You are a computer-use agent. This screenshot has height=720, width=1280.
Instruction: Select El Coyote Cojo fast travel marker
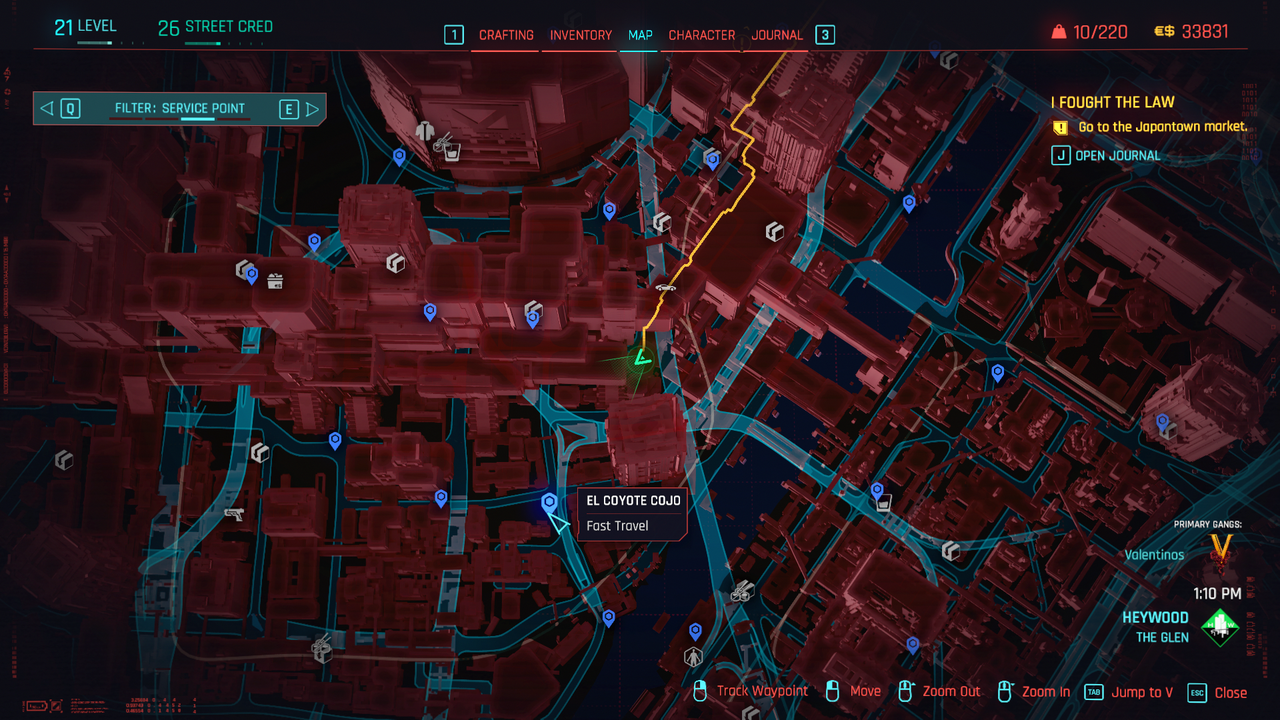click(549, 502)
